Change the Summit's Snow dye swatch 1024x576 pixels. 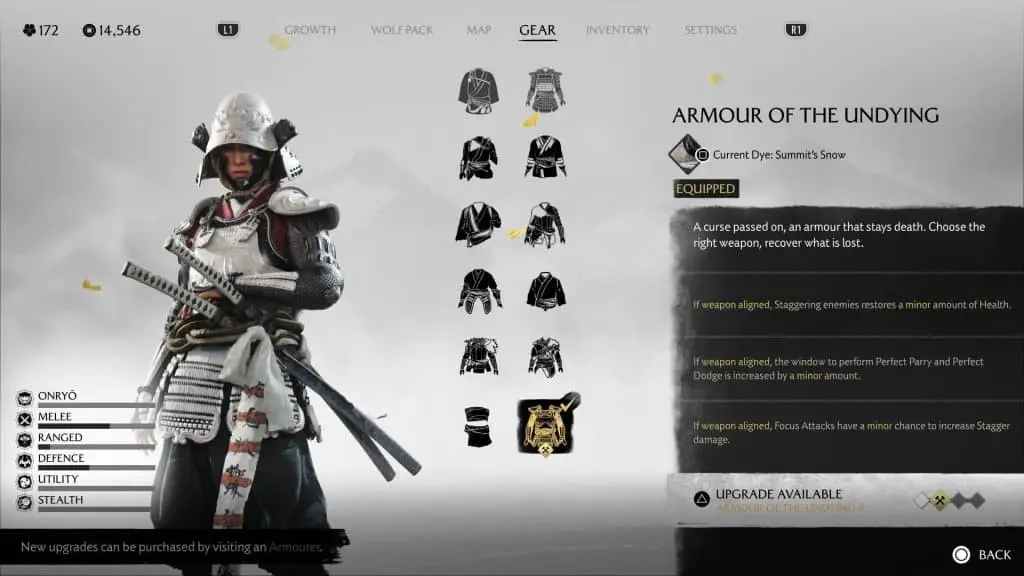click(x=685, y=154)
